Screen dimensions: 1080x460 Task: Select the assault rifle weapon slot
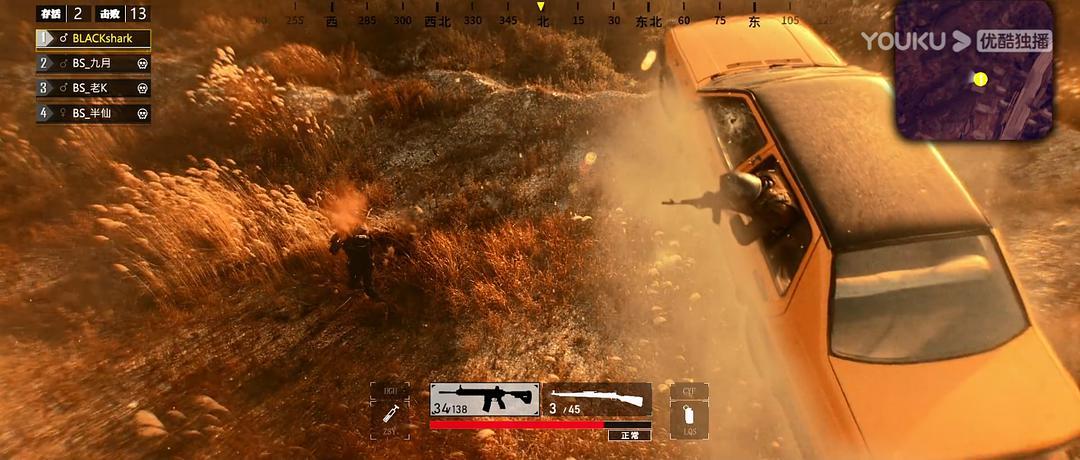(484, 399)
